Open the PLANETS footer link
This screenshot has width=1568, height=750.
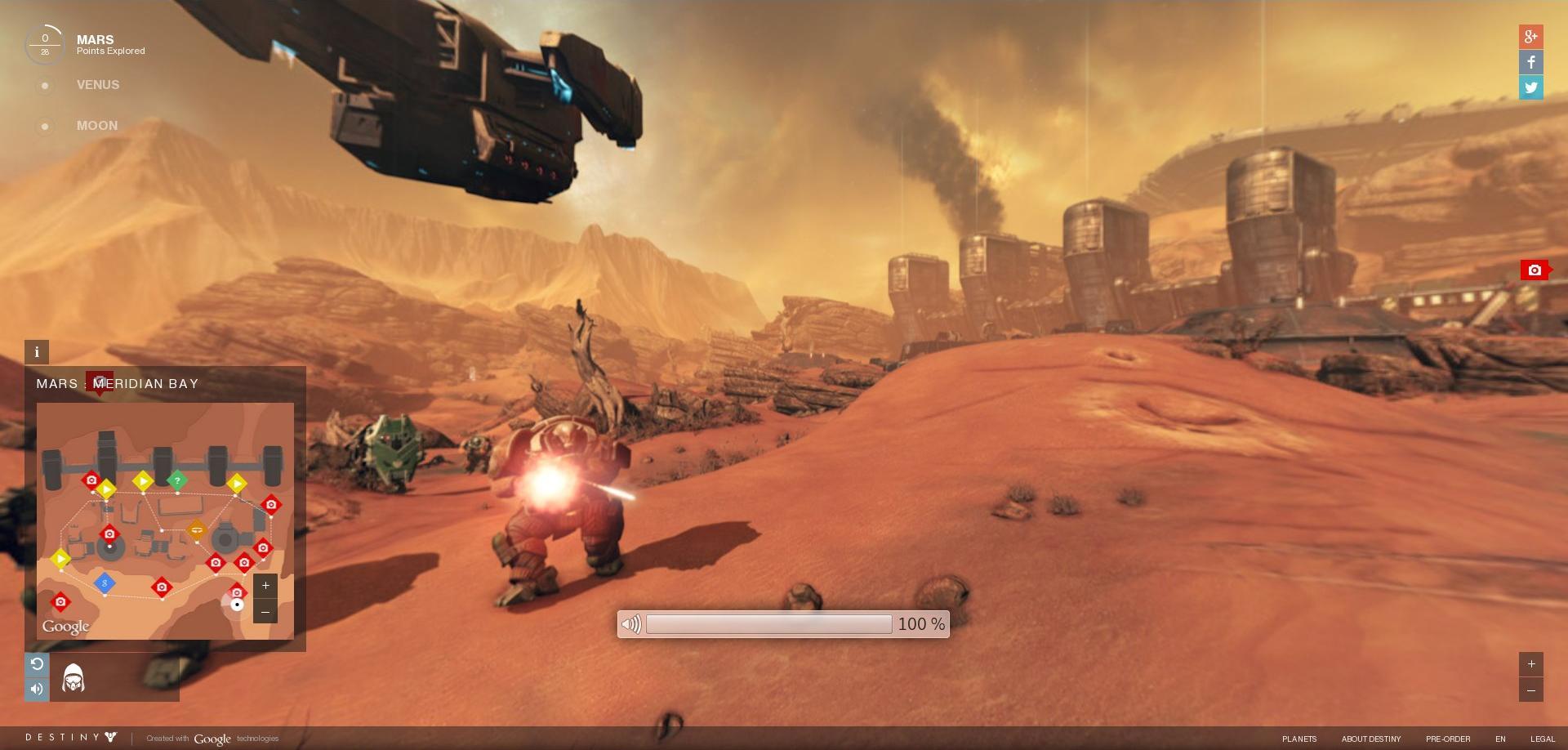[1298, 739]
